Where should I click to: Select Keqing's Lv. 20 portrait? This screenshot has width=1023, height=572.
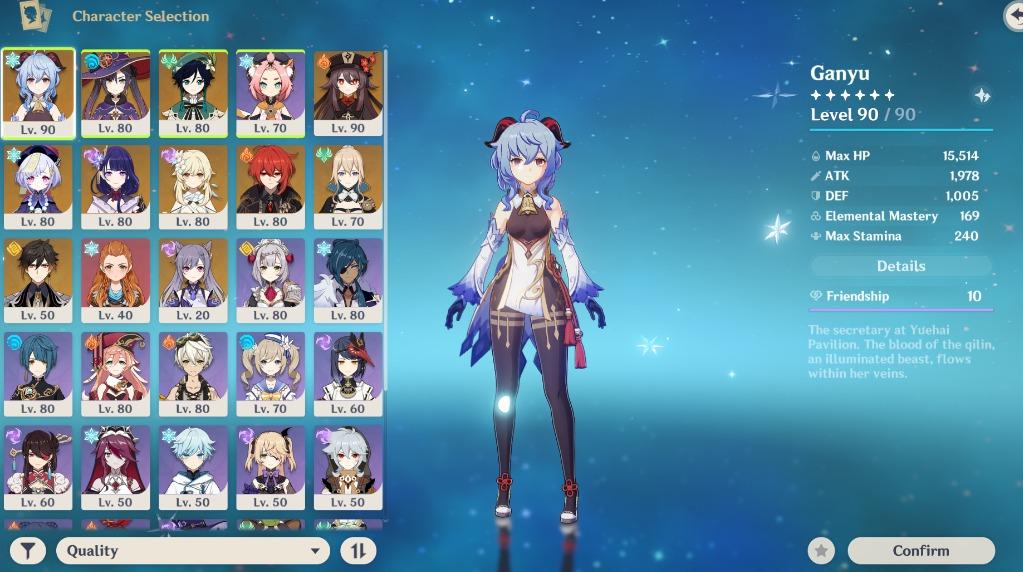(x=193, y=278)
